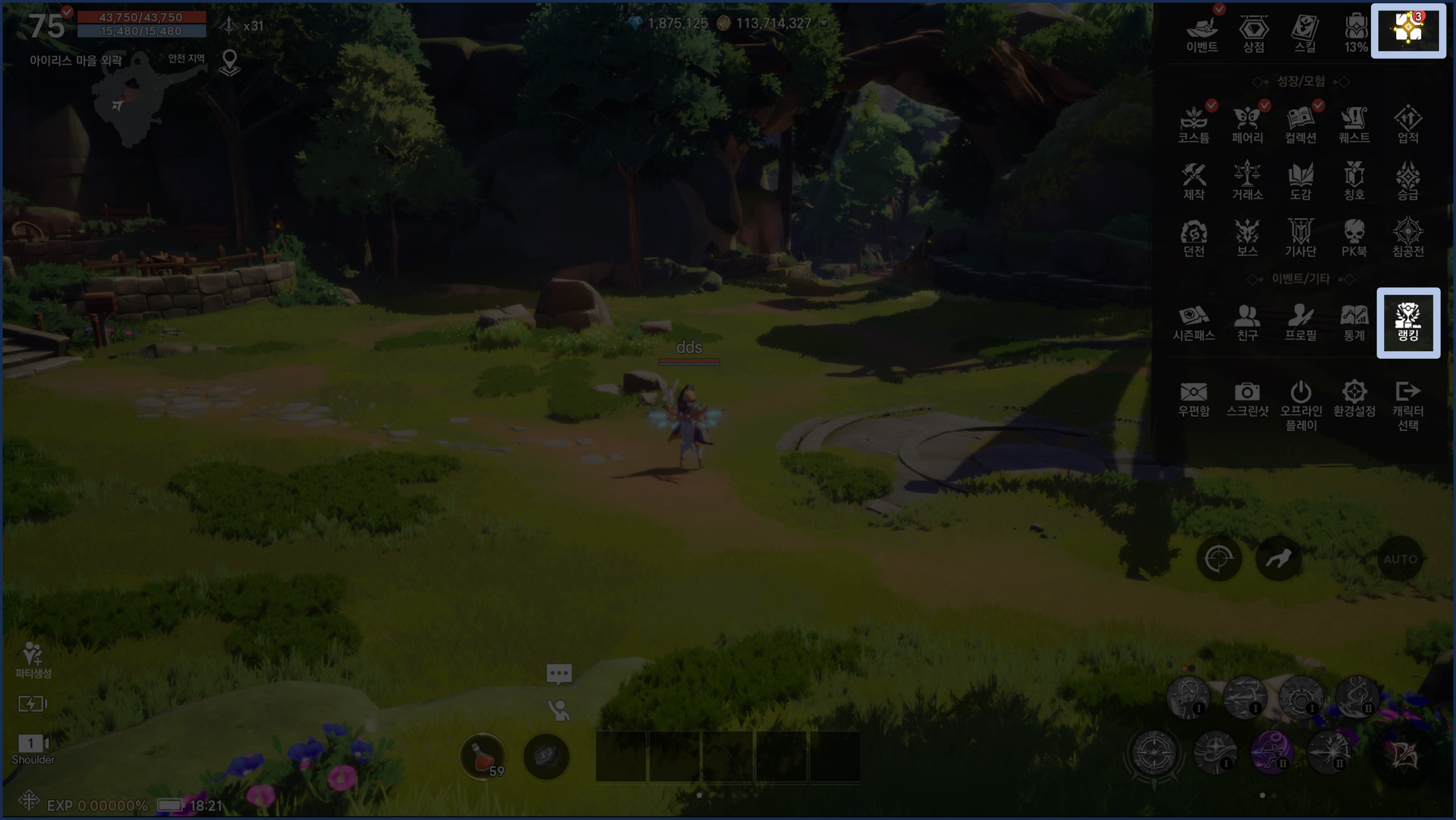Toggle the AUTO battle button

coord(1400,559)
